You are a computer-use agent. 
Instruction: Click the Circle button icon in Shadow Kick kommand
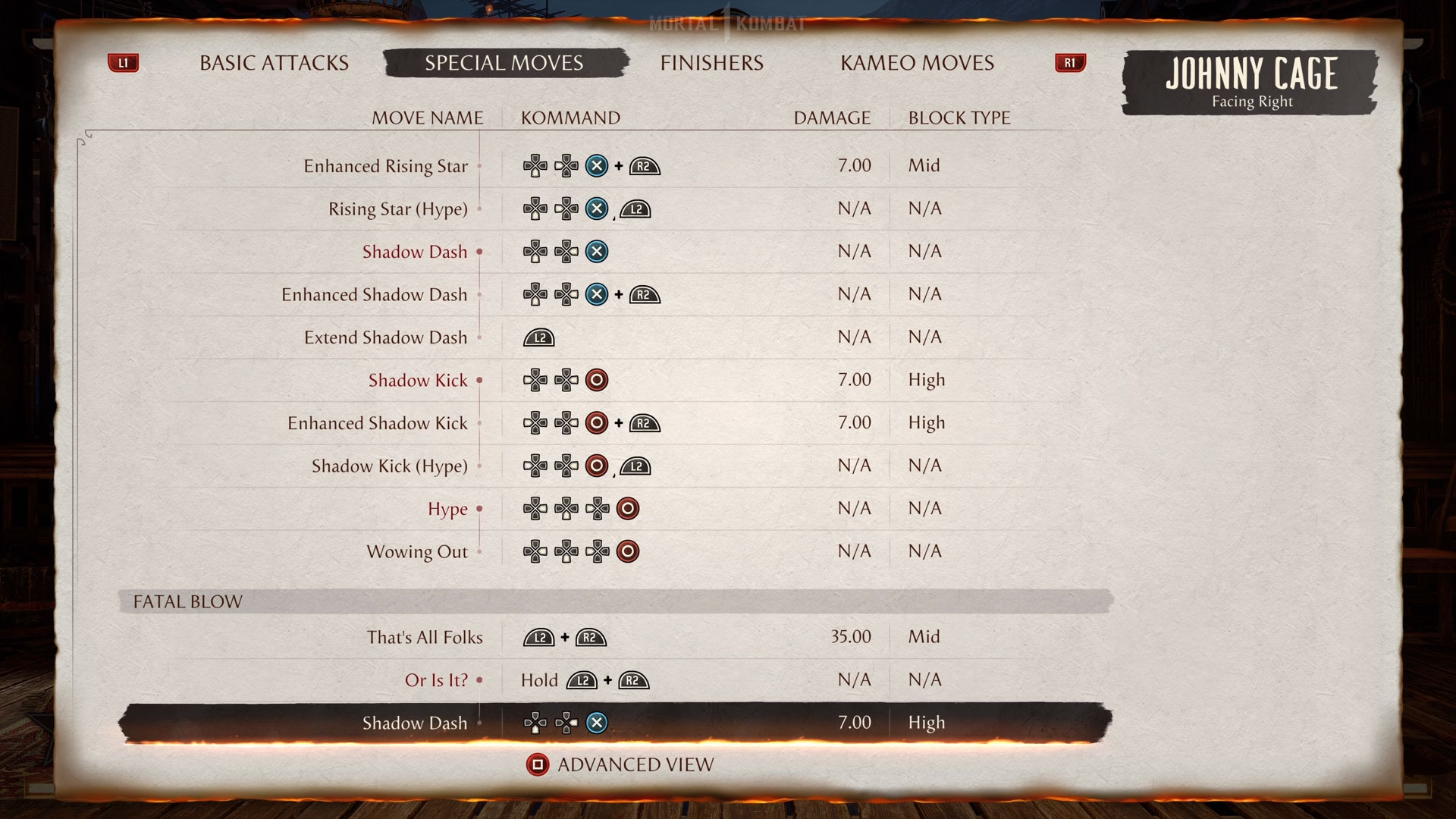596,380
